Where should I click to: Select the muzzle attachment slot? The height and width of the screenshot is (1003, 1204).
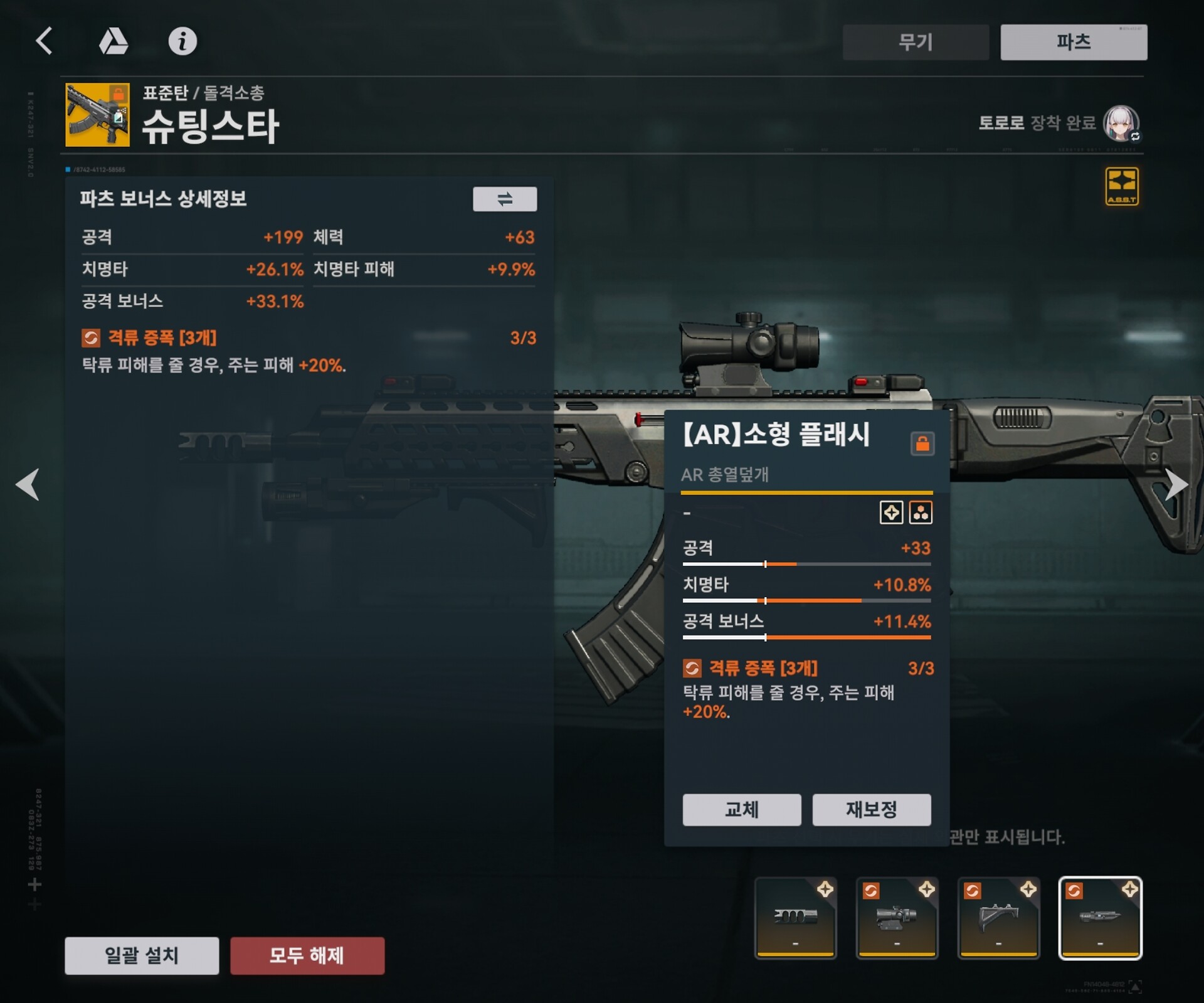[x=795, y=918]
